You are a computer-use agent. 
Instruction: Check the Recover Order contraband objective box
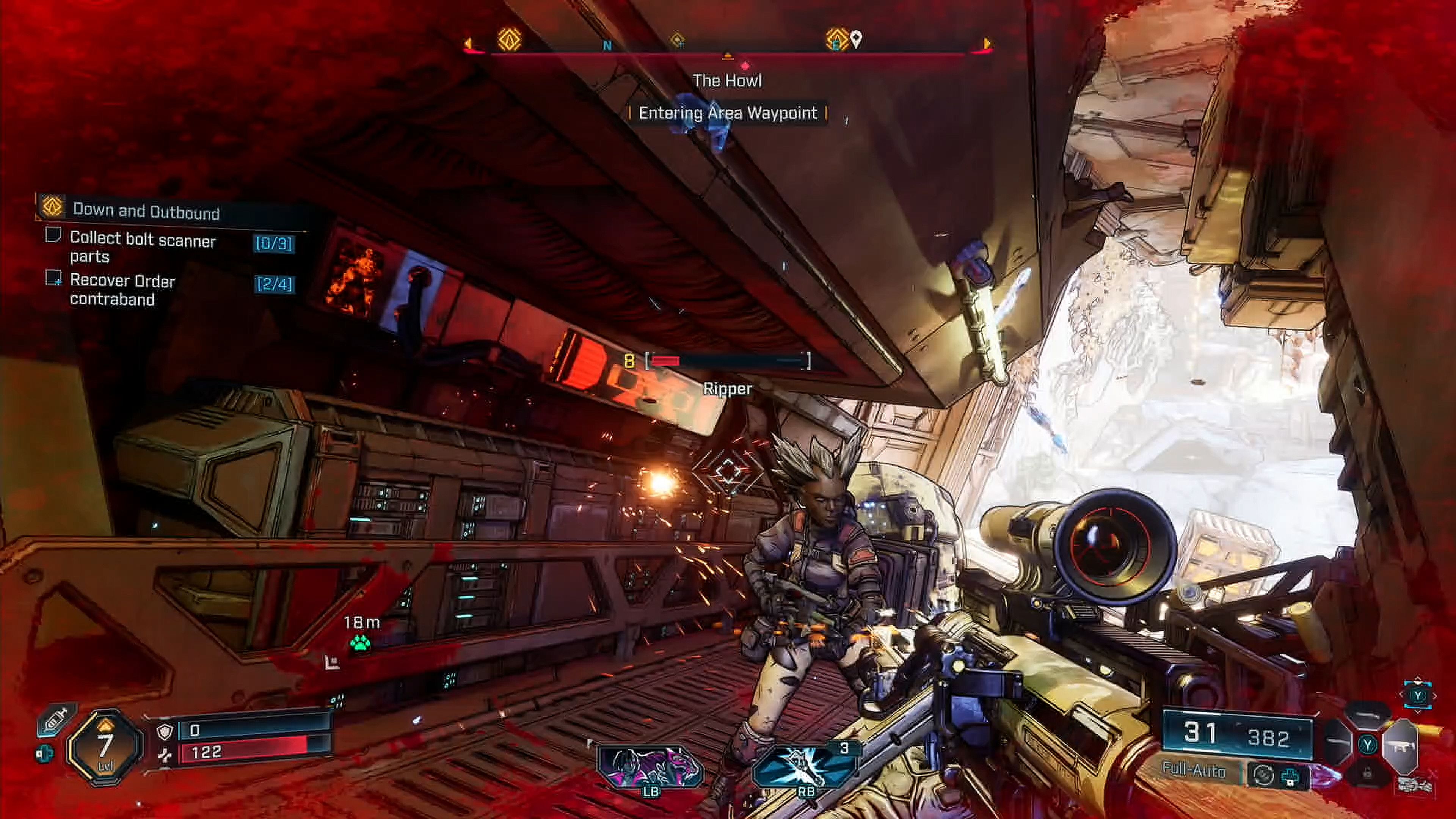point(54,278)
